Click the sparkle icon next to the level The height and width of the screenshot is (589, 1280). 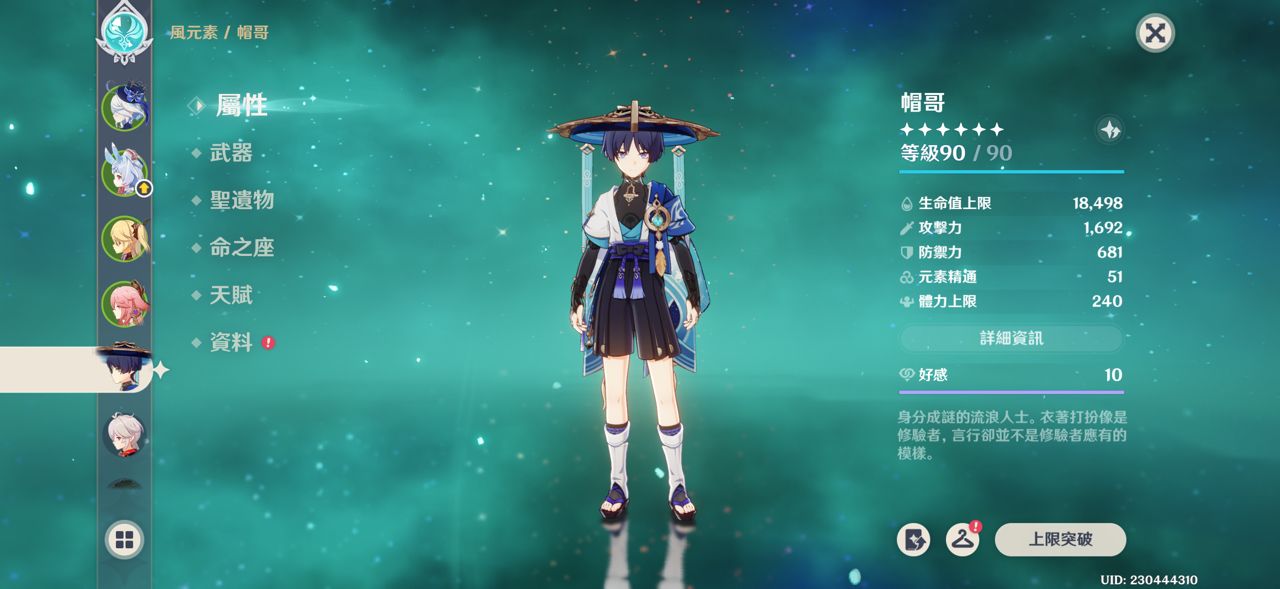1110,129
